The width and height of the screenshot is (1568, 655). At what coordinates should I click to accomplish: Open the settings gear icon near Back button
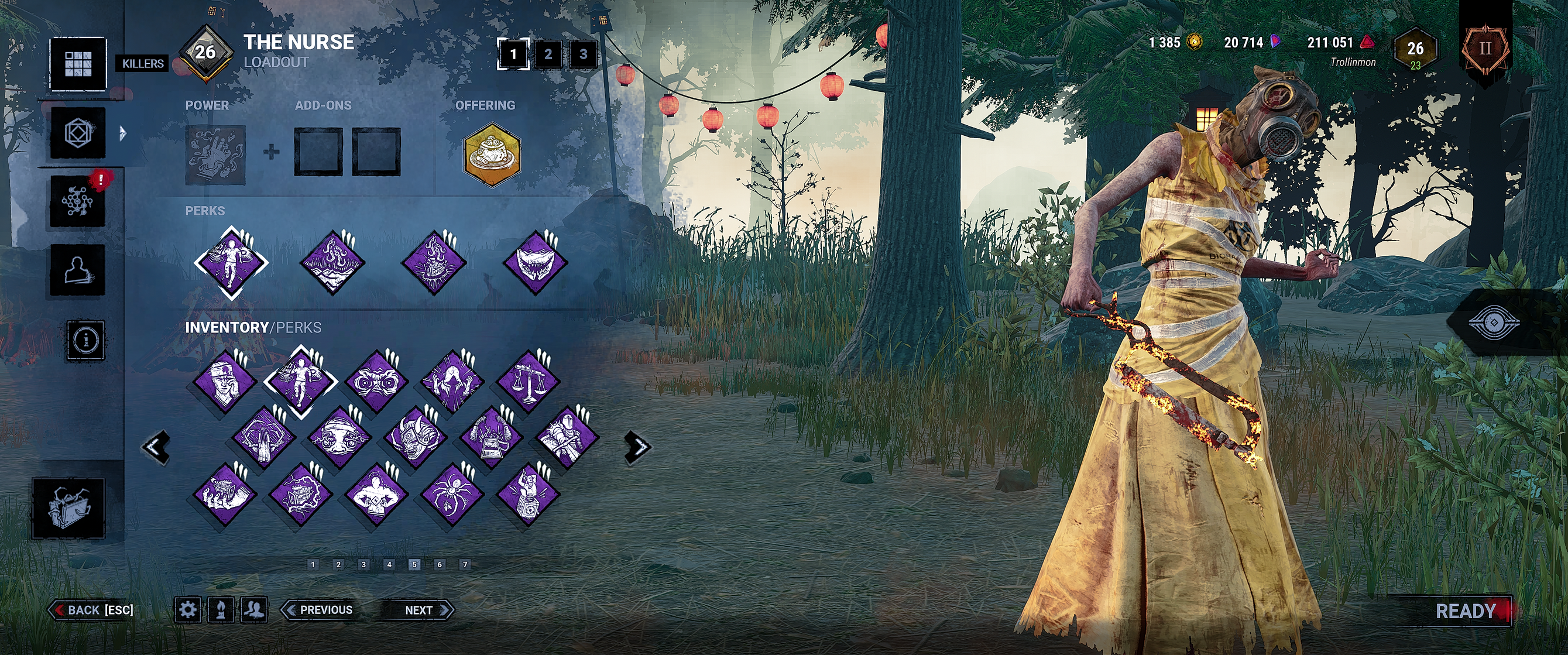(x=187, y=610)
